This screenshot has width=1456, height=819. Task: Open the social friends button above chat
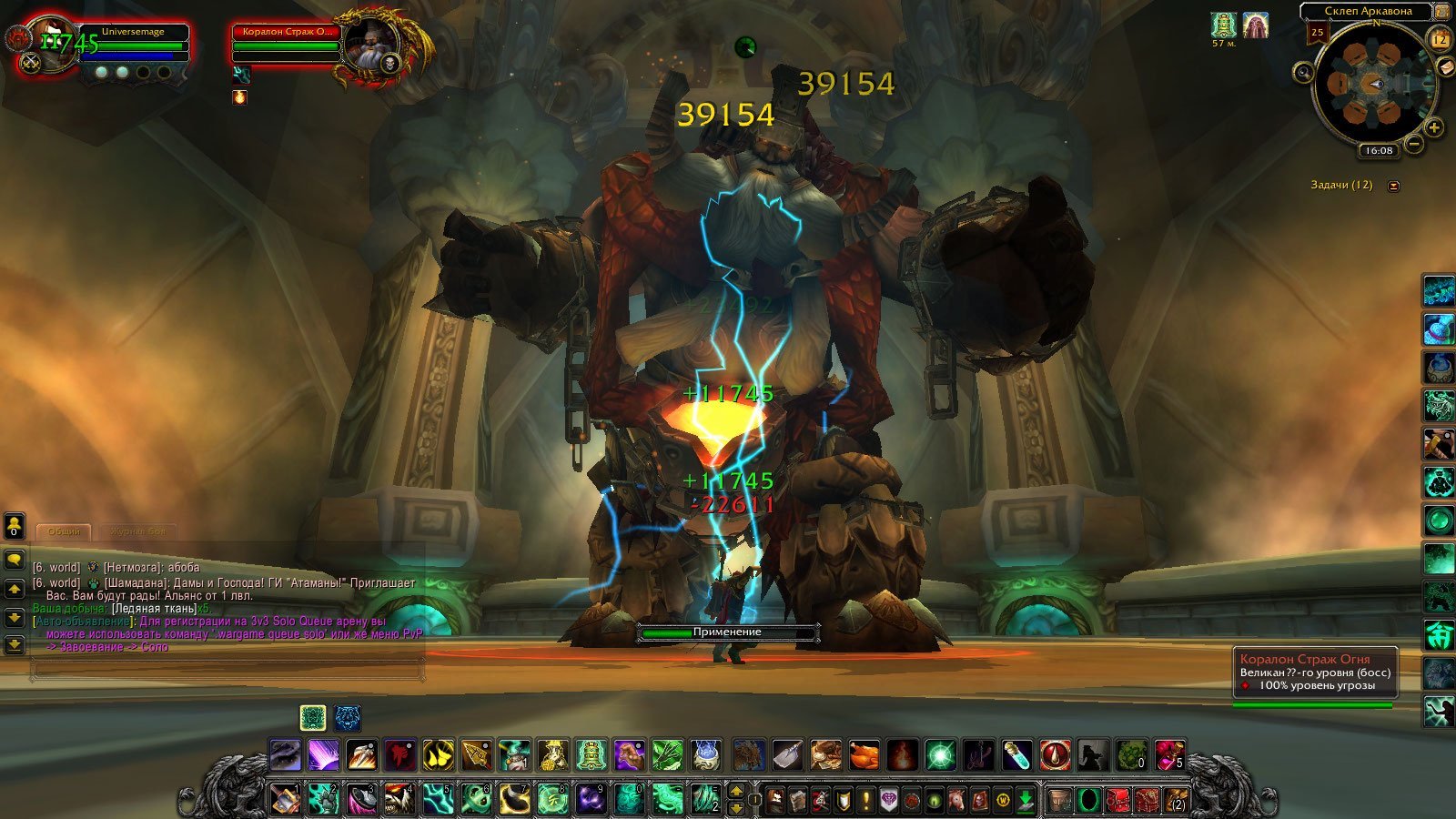[14, 525]
